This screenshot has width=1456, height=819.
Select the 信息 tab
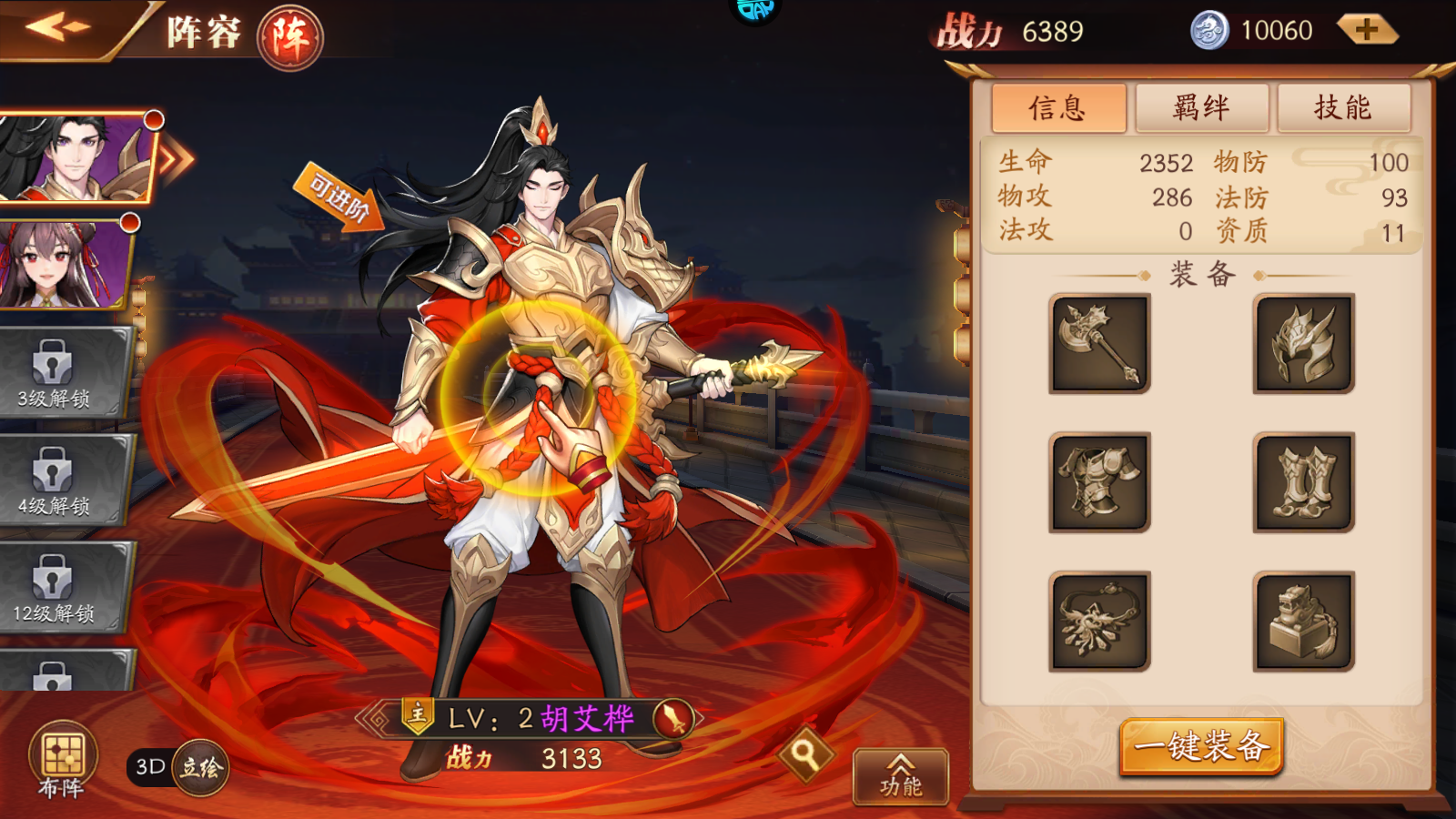pos(1058,108)
